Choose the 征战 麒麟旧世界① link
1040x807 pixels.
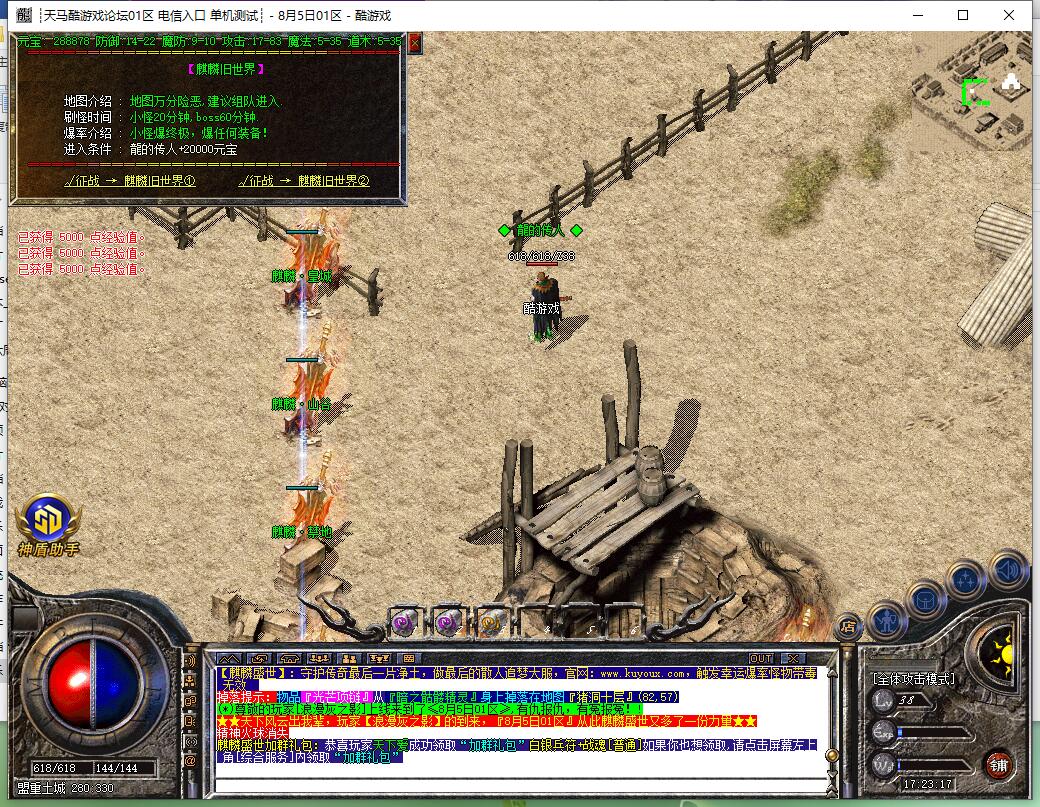coord(130,181)
